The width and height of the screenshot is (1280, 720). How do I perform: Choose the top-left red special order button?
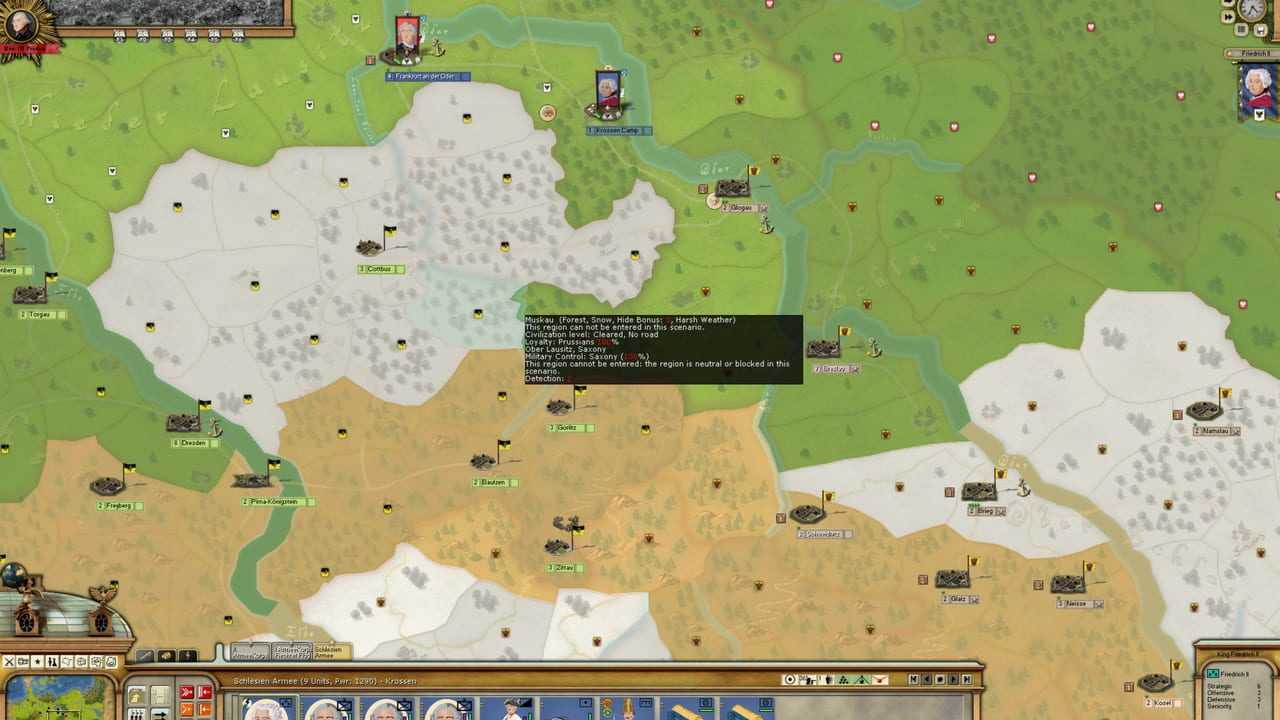186,692
